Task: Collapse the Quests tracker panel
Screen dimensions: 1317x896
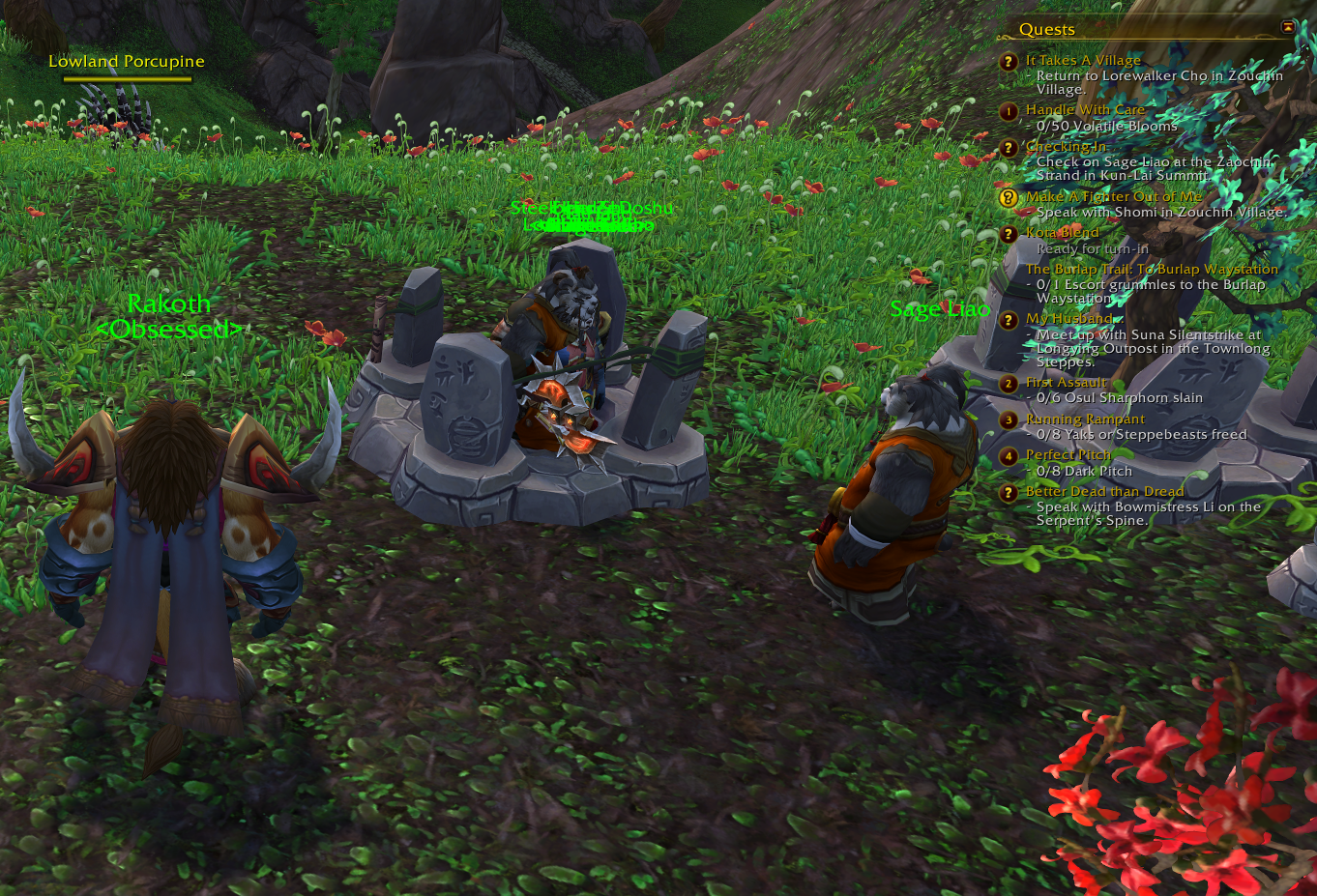Action: pyautogui.click(x=1287, y=27)
